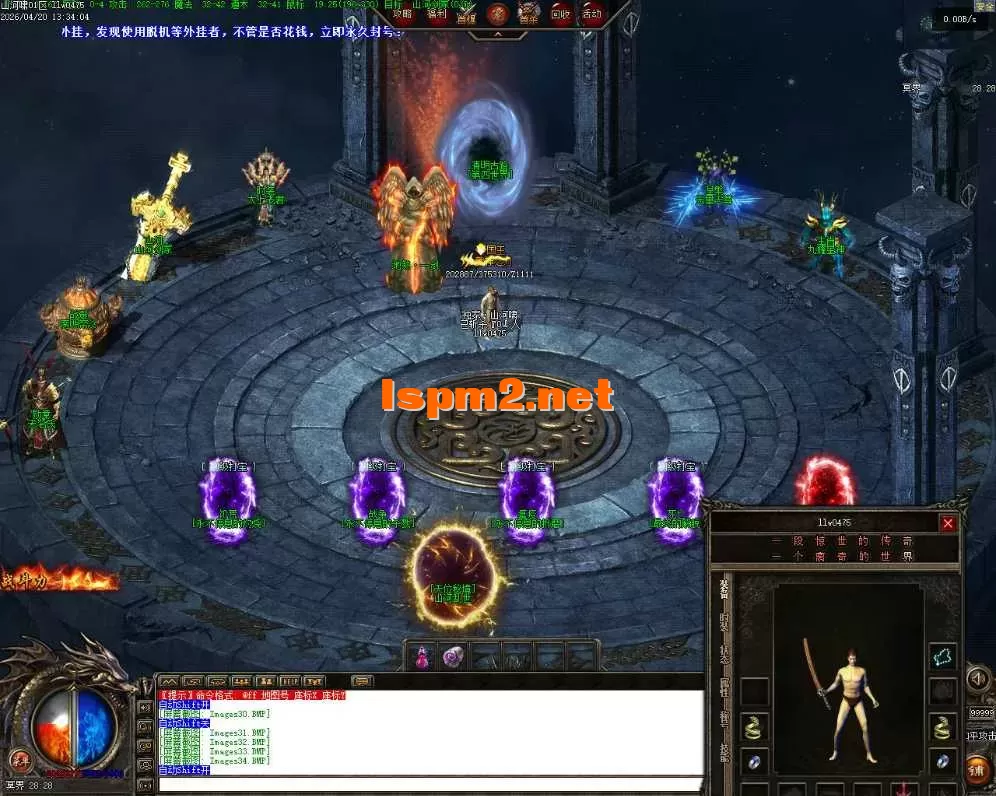The image size is (996, 796).
Task: Open the orange 铺 shop button
Action: coord(978,769)
